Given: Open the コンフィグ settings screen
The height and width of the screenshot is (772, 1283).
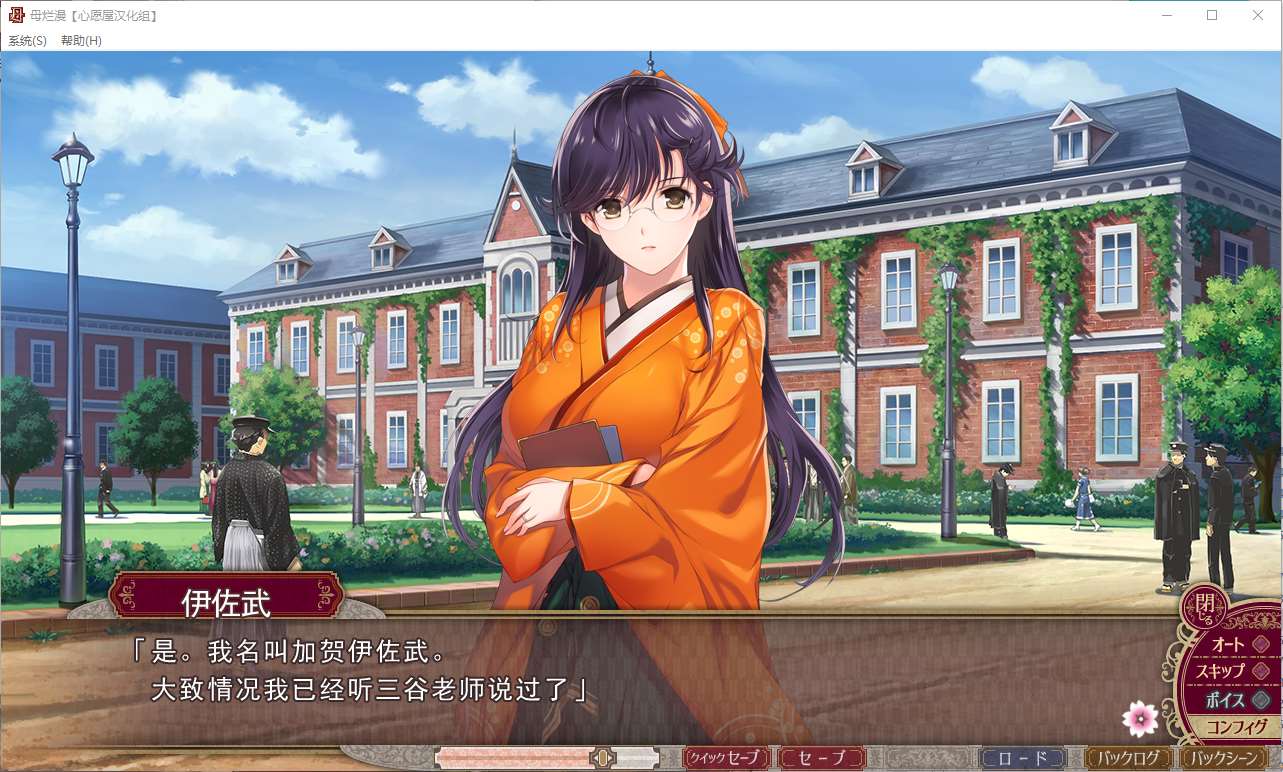Looking at the screenshot, I should pos(1236,727).
